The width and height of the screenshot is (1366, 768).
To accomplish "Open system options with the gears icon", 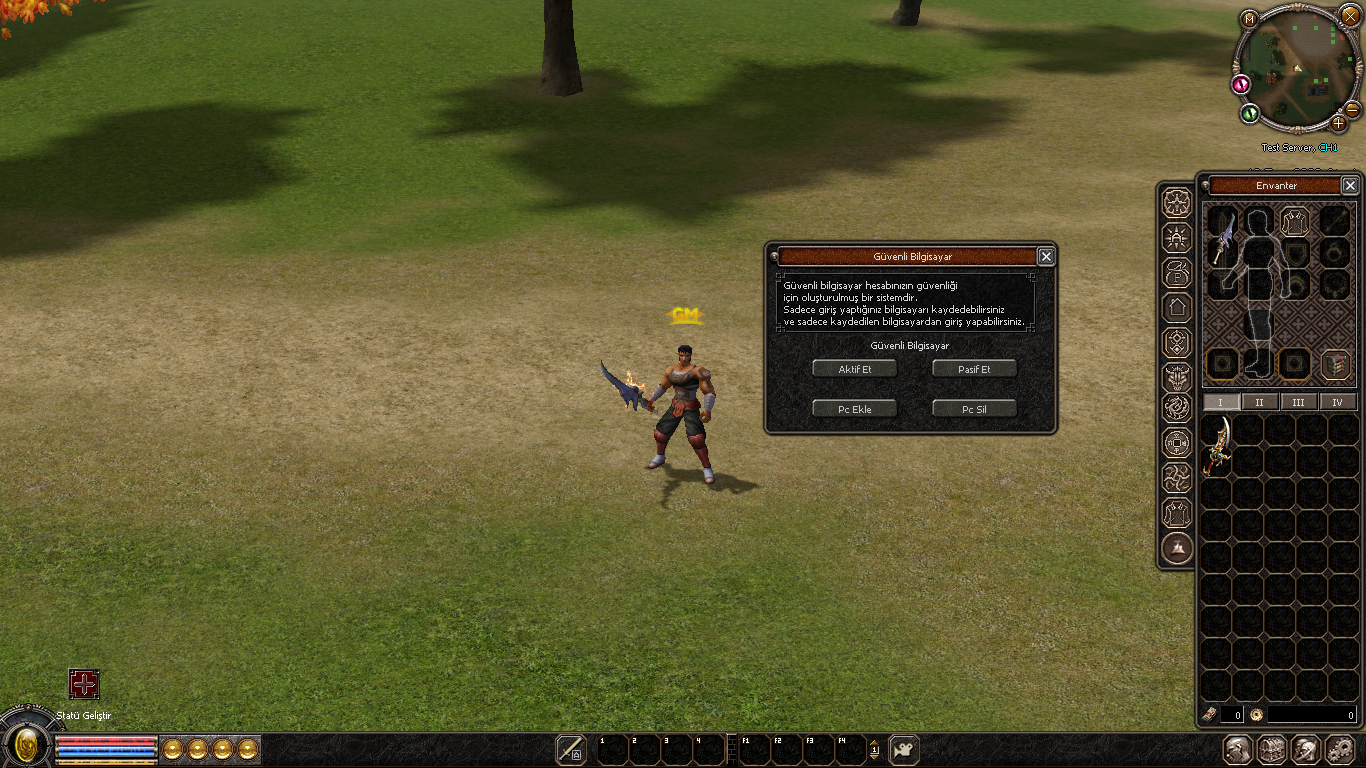I will (1339, 749).
